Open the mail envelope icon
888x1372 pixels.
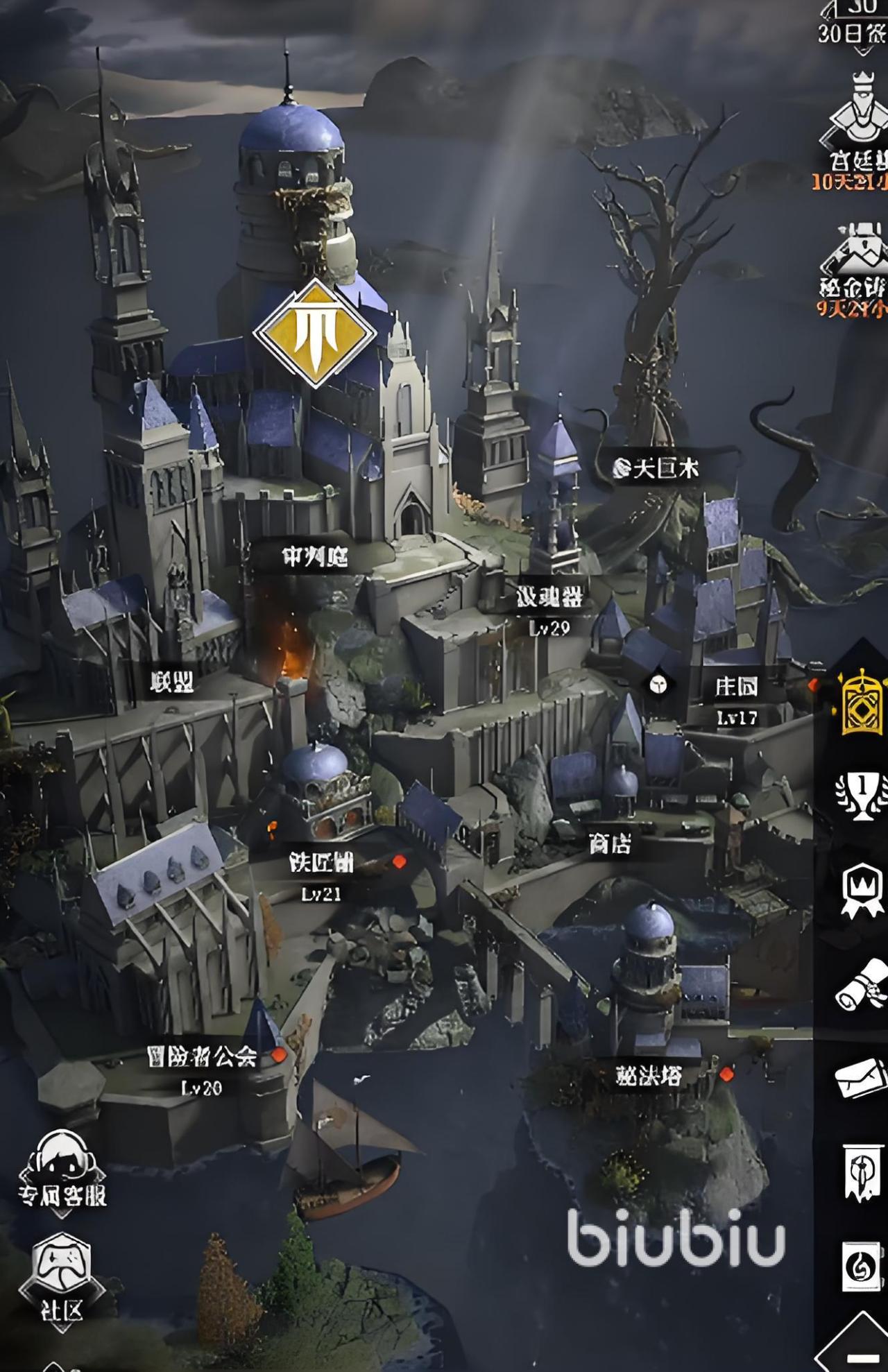pos(862,1077)
